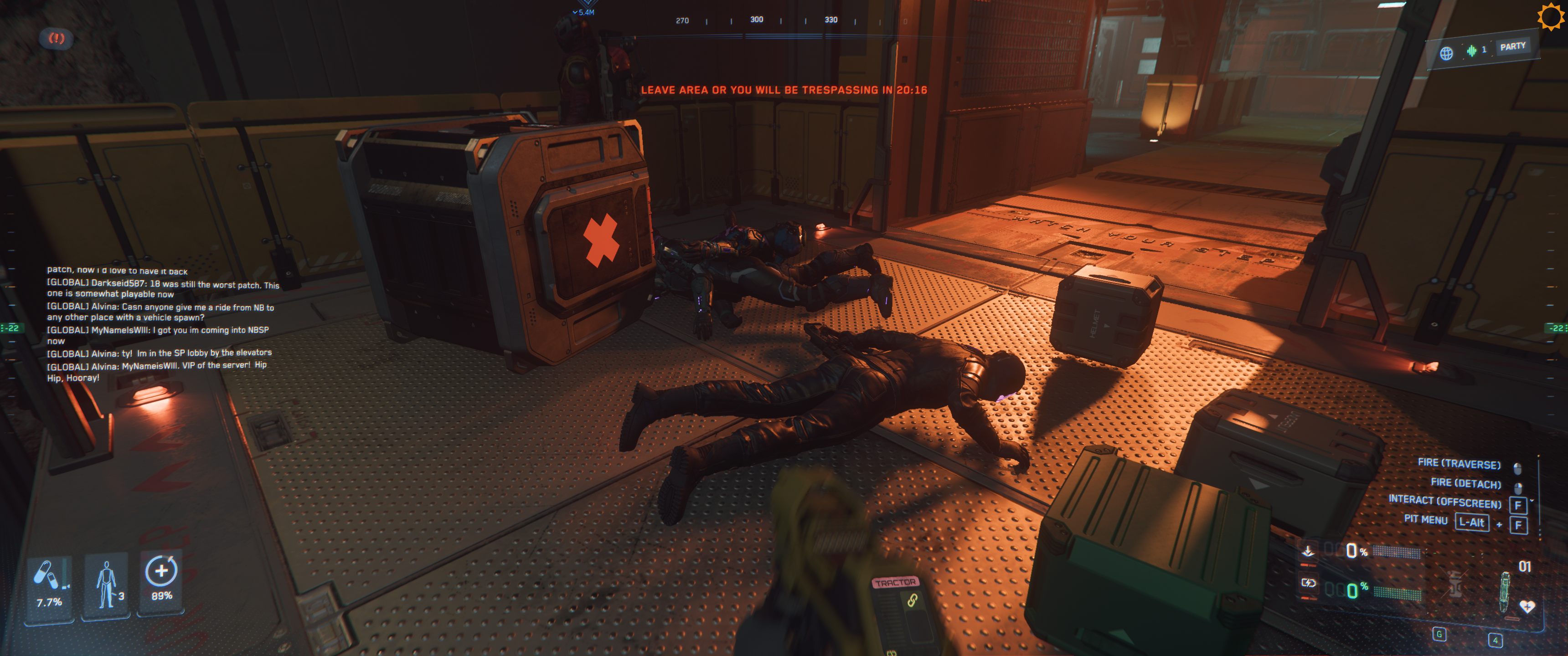Click the orange sun overlay icon
Viewport: 1568px width, 656px height.
(1550, 16)
